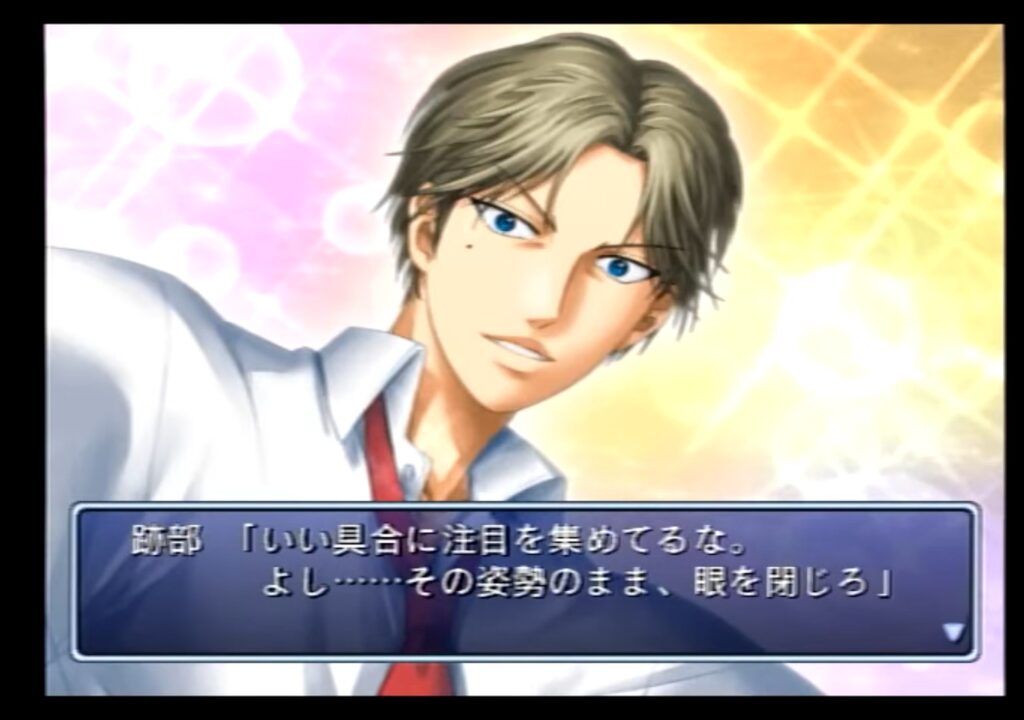Click the dialogue advance arrow indicator

(x=952, y=632)
